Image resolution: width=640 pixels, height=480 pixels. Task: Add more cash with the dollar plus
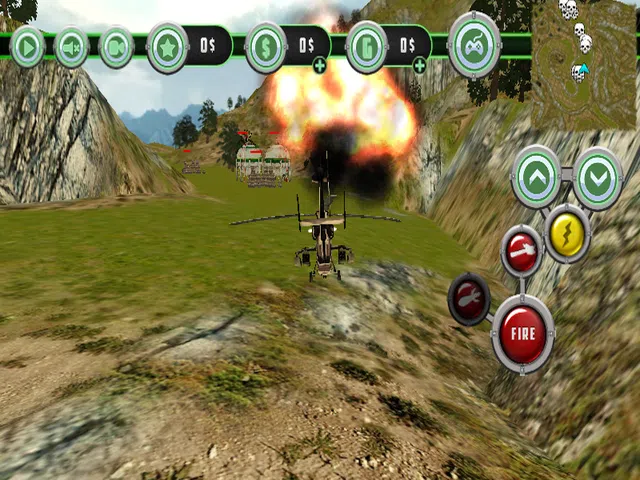pyautogui.click(x=319, y=66)
